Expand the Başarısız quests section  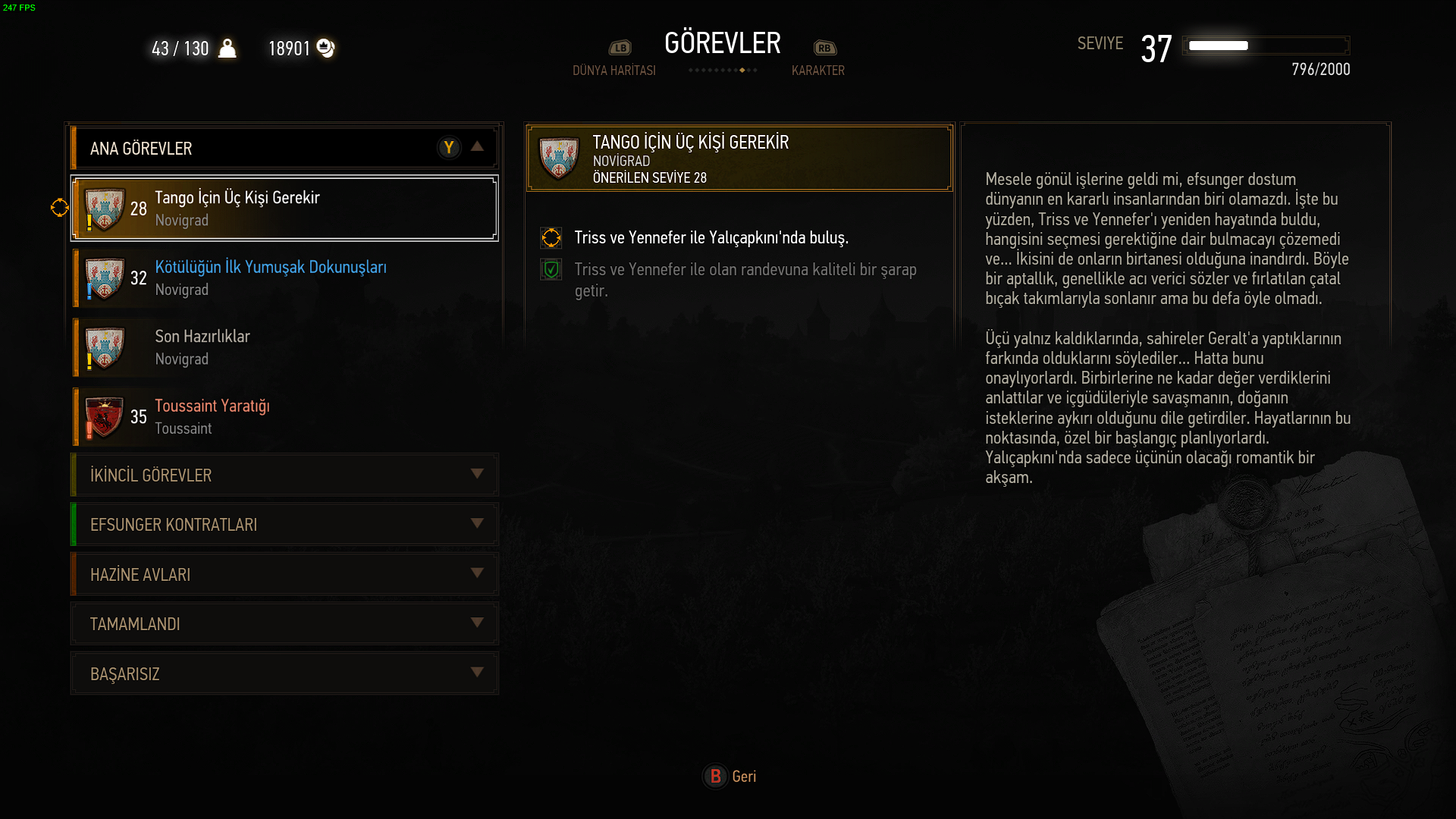coord(284,674)
